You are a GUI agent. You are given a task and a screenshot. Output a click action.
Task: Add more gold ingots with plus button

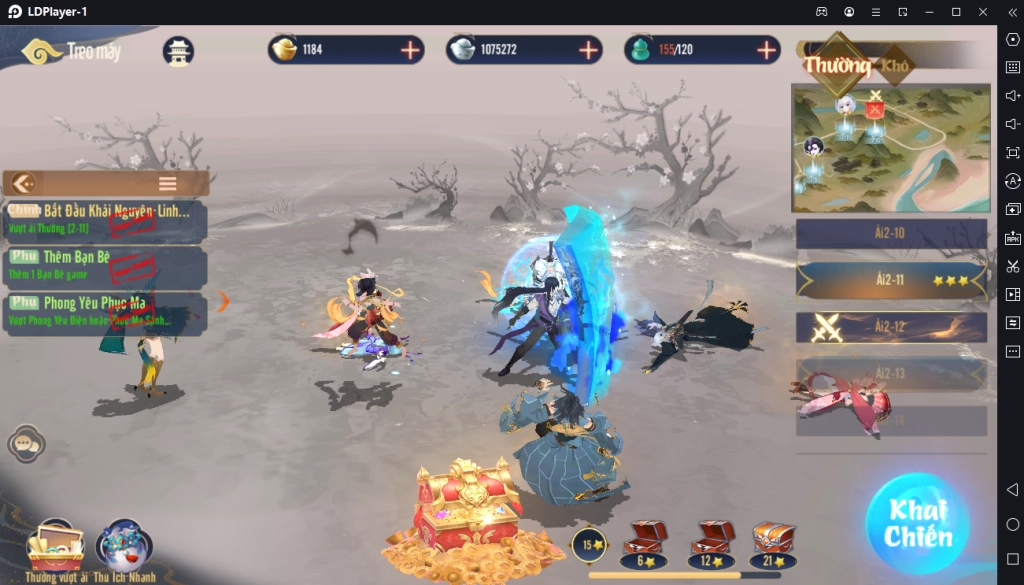410,50
